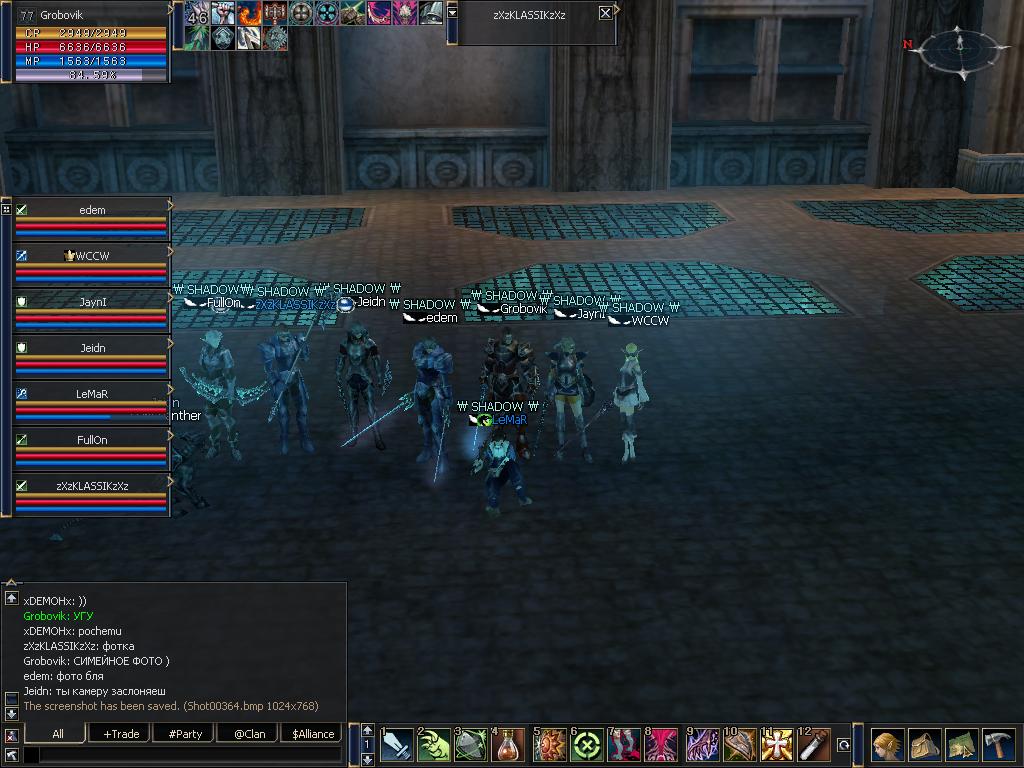
Task: Select FullOn in the party list
Action: coord(92,440)
